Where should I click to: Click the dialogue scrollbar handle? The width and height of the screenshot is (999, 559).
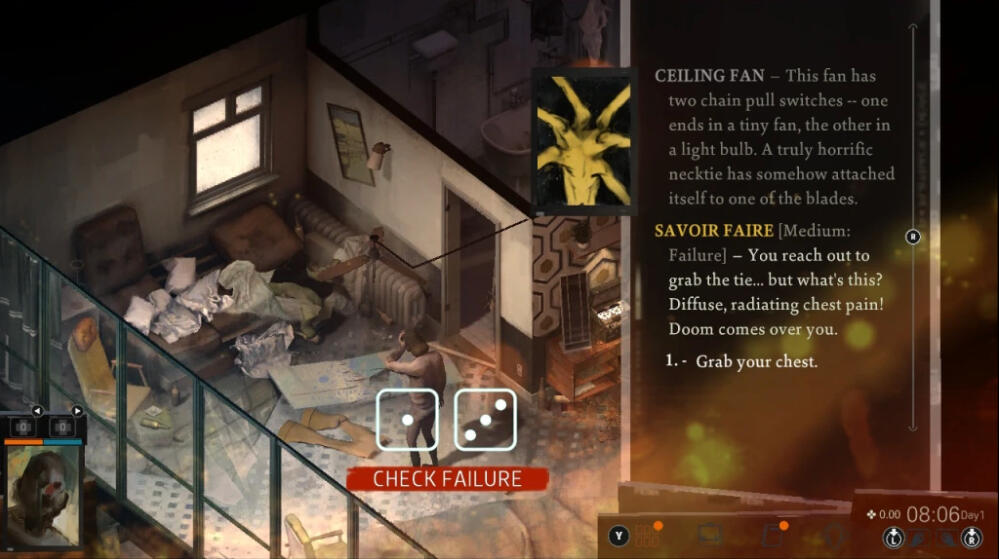point(912,237)
